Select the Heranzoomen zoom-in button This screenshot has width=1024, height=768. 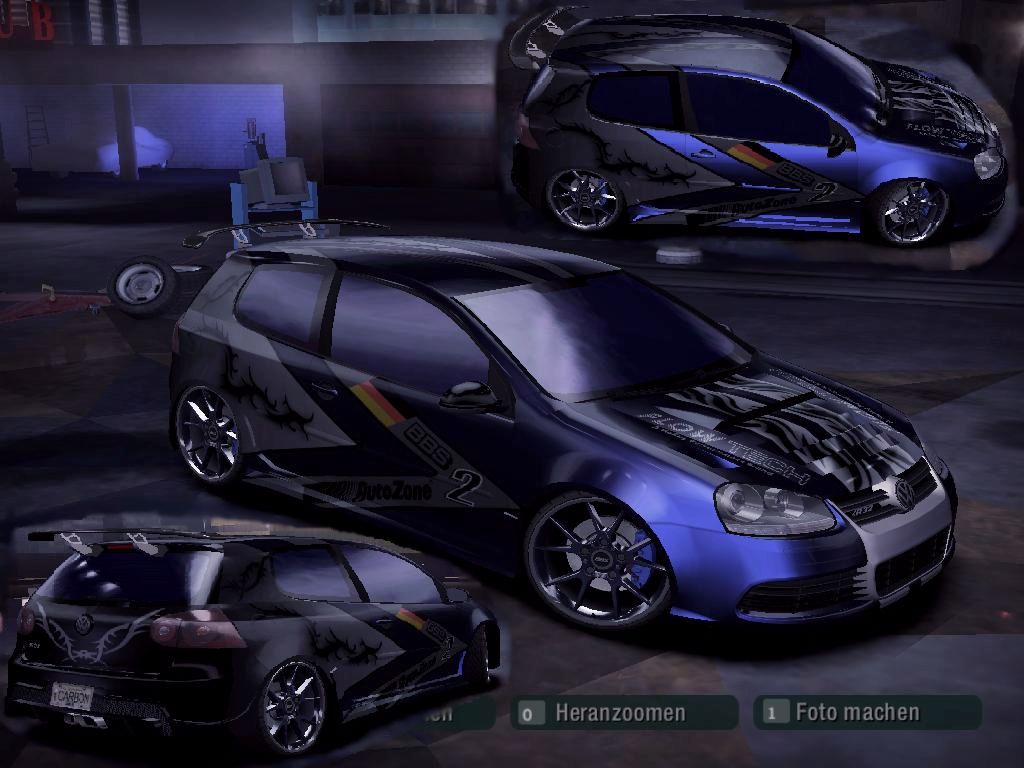tap(620, 713)
